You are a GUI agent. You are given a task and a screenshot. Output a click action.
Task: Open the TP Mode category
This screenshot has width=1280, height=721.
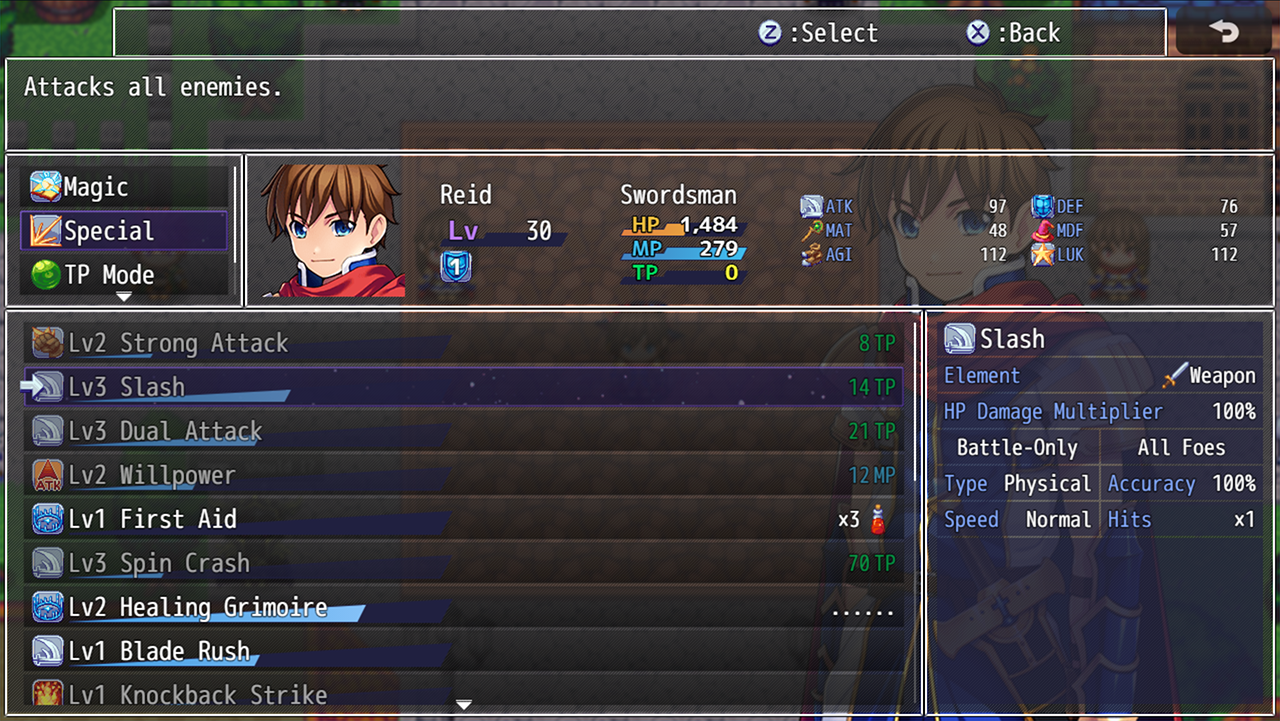coord(123,275)
